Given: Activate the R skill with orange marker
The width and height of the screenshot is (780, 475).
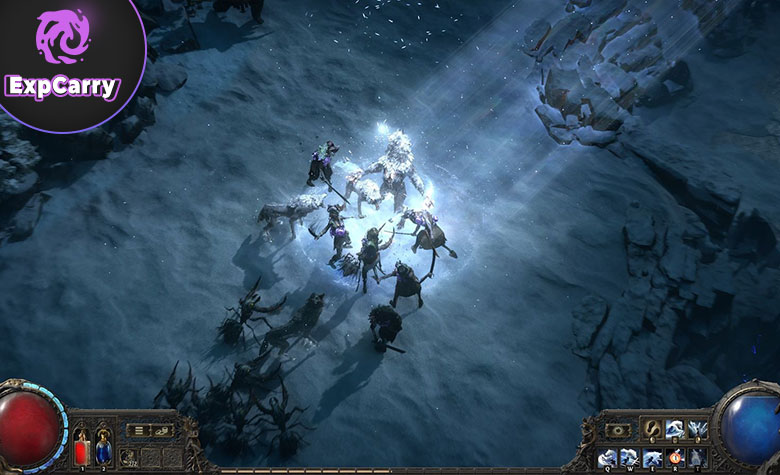Looking at the screenshot, I should 673,458.
